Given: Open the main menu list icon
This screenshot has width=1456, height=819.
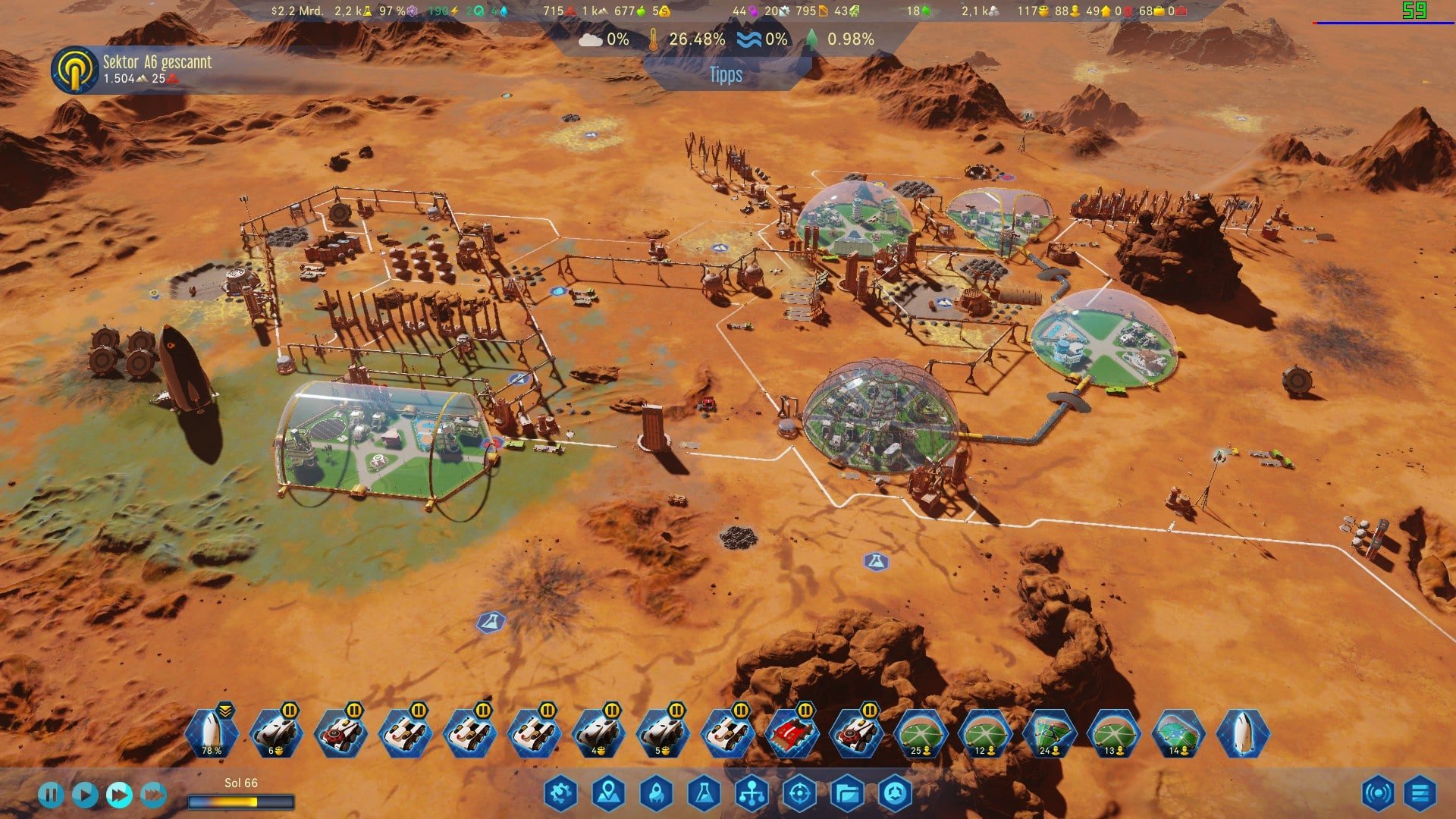Looking at the screenshot, I should [x=1420, y=793].
